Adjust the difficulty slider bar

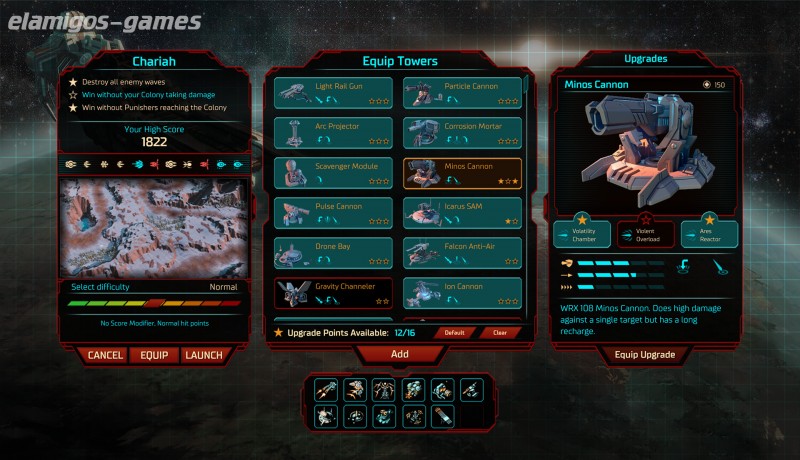pos(154,302)
